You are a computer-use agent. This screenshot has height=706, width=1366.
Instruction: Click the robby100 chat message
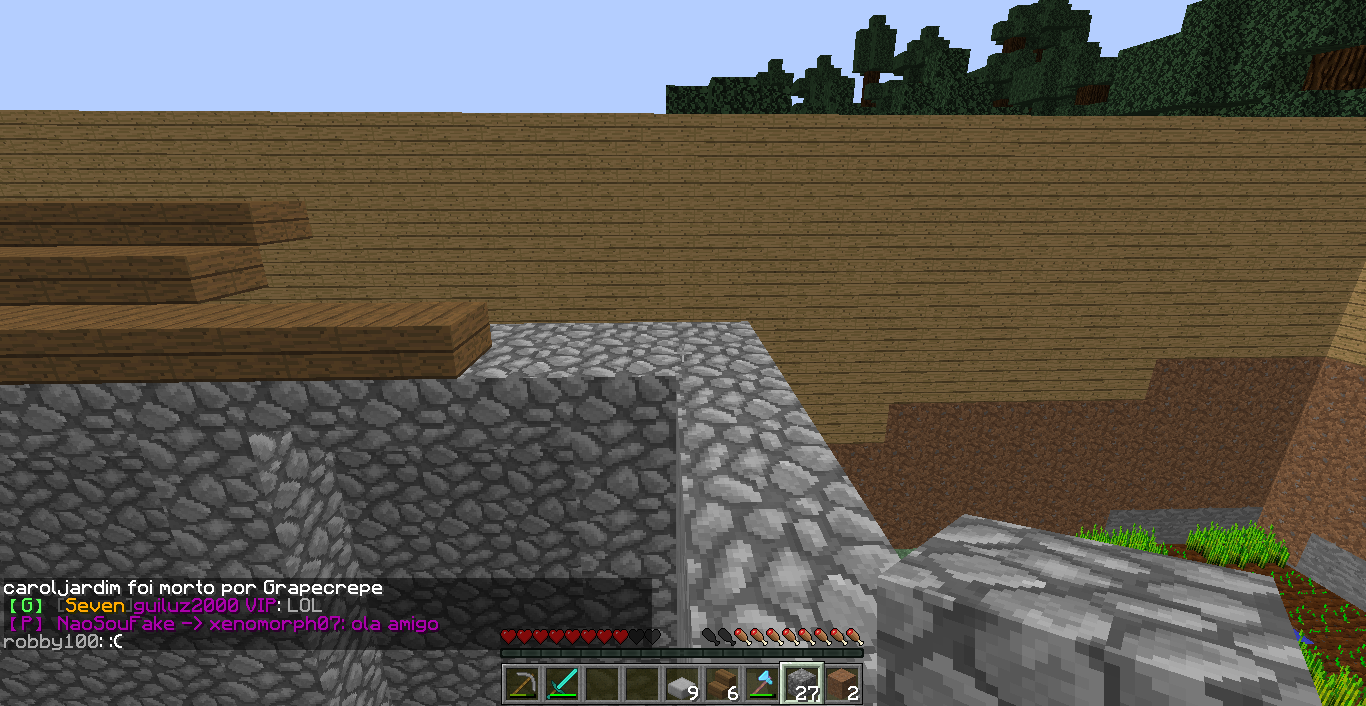coord(63,641)
